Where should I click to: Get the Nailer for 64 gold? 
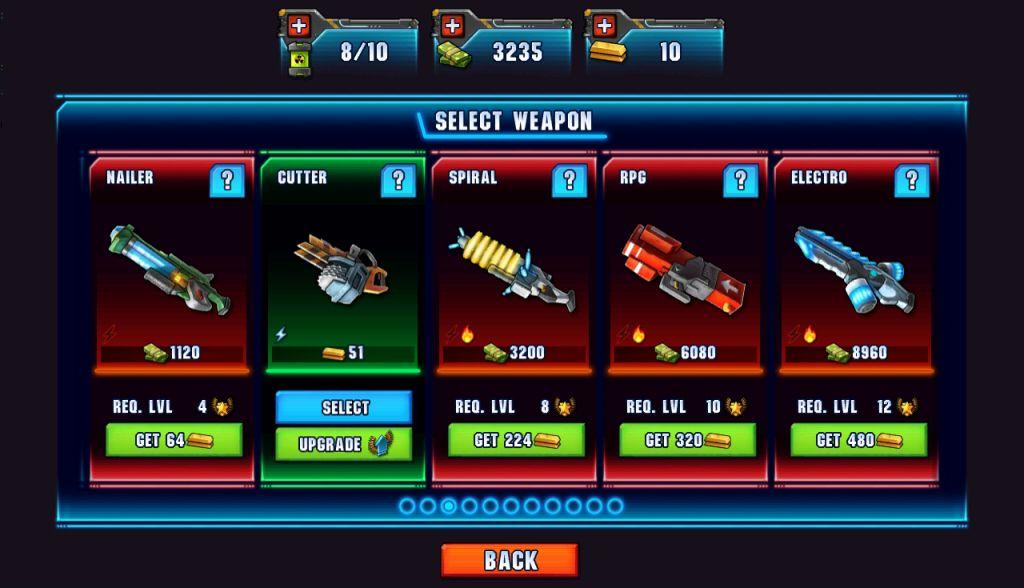[174, 440]
